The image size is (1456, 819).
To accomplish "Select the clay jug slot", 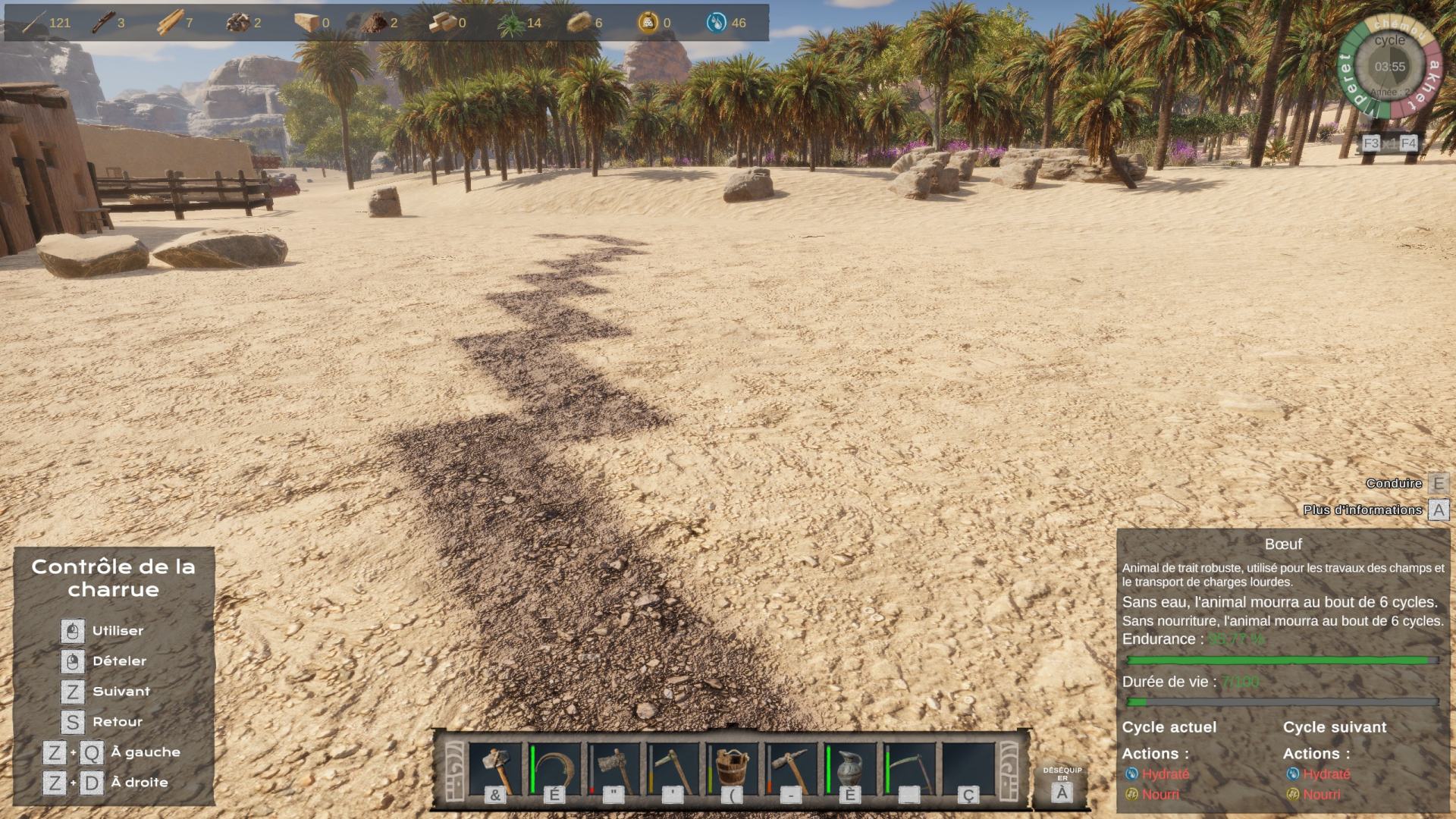I will pyautogui.click(x=850, y=768).
